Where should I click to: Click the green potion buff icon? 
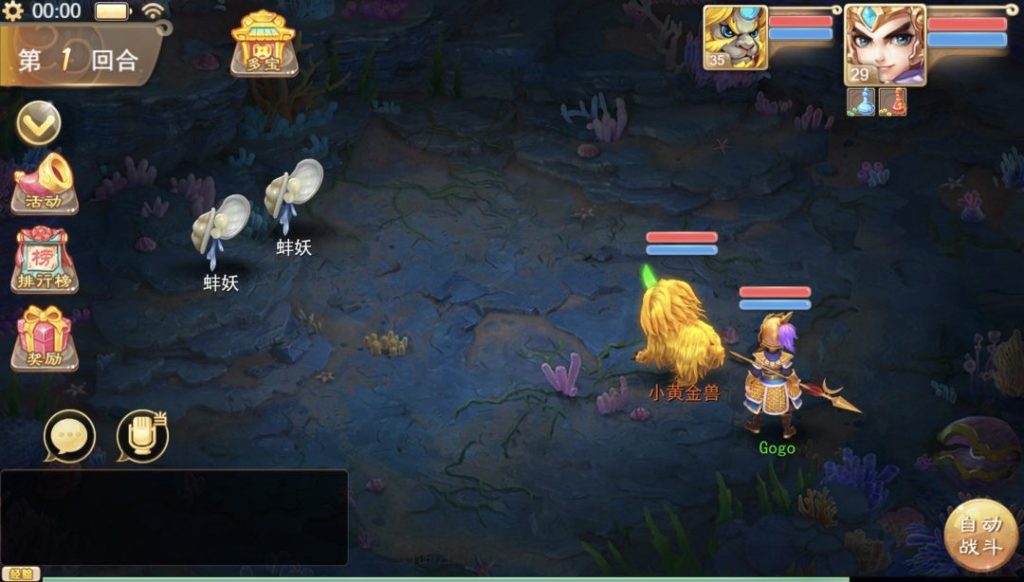click(x=861, y=102)
